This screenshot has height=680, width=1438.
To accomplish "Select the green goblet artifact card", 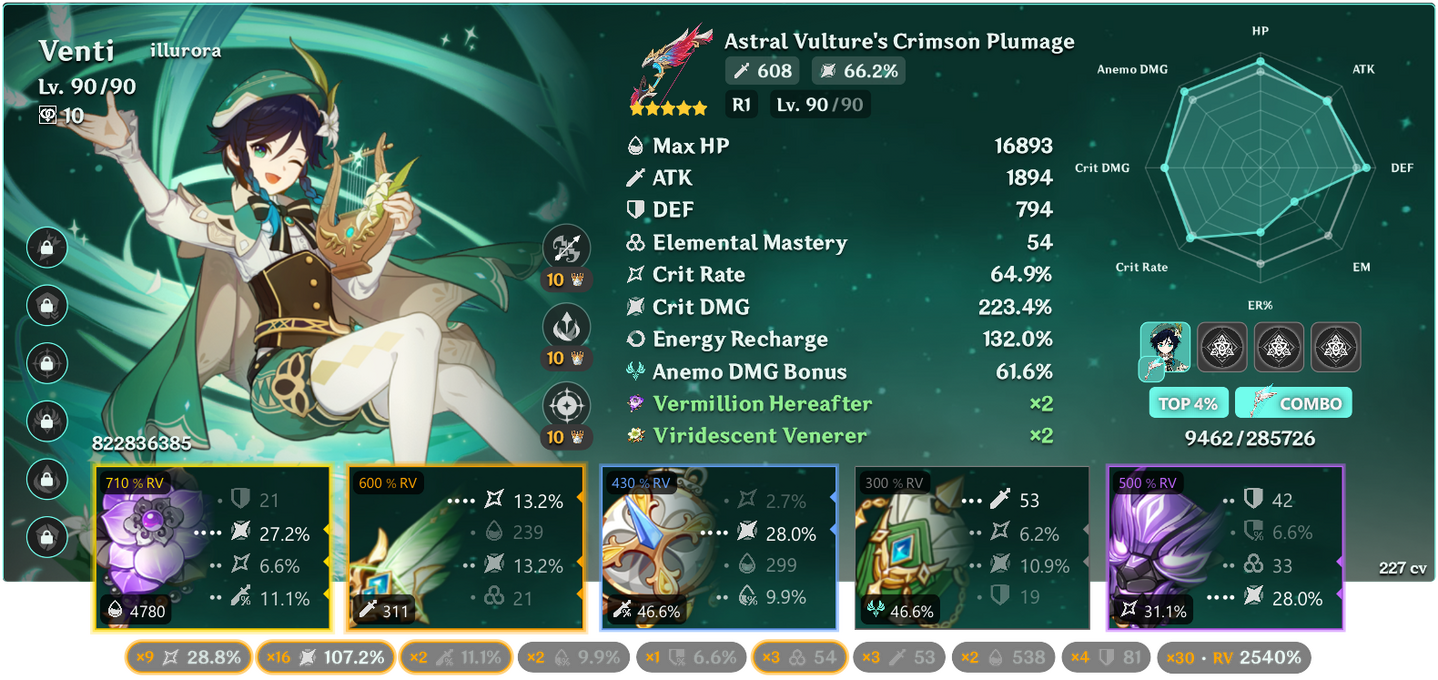I will pos(971,550).
